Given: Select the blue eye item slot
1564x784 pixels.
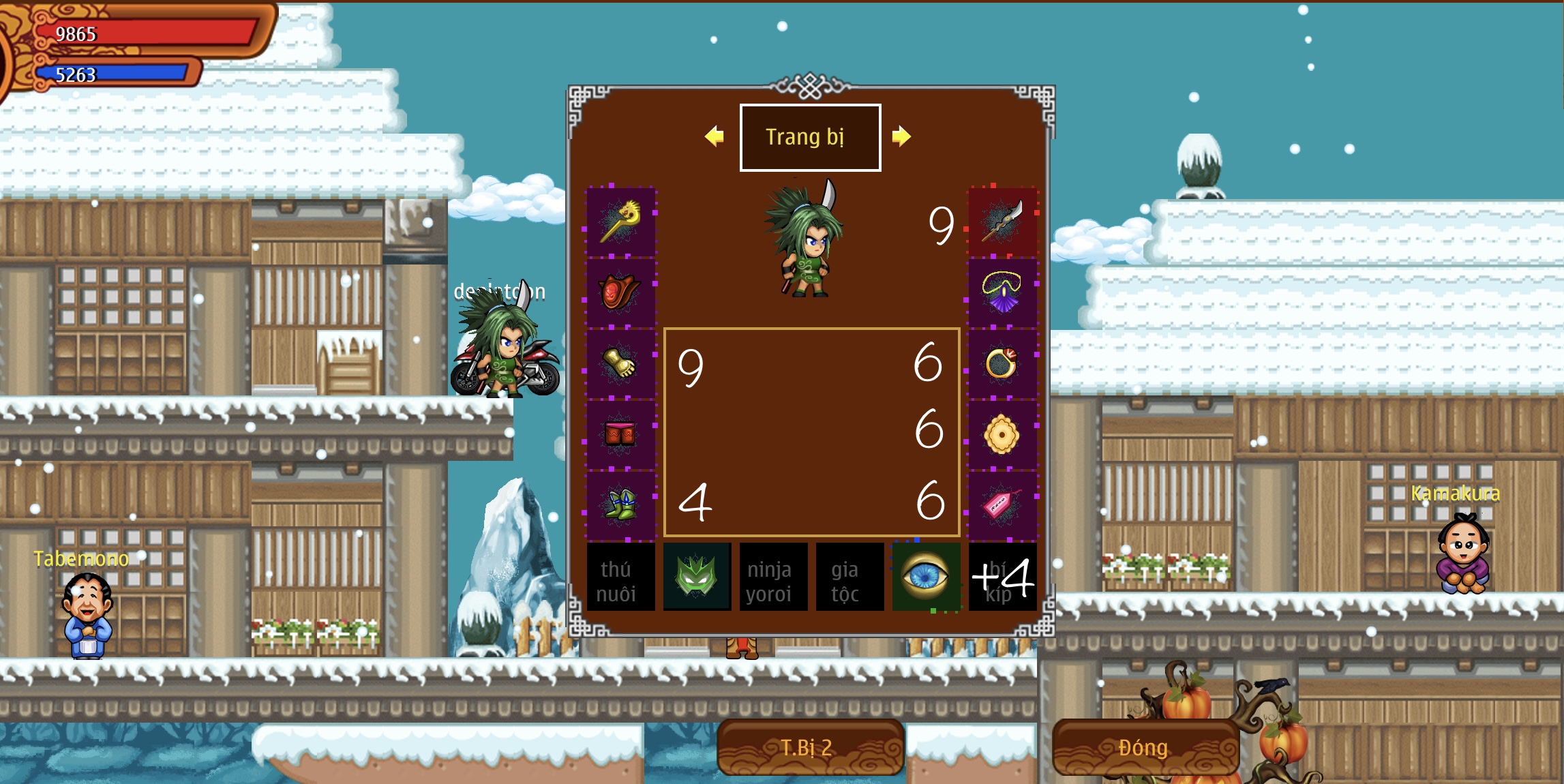Looking at the screenshot, I should pos(926,577).
